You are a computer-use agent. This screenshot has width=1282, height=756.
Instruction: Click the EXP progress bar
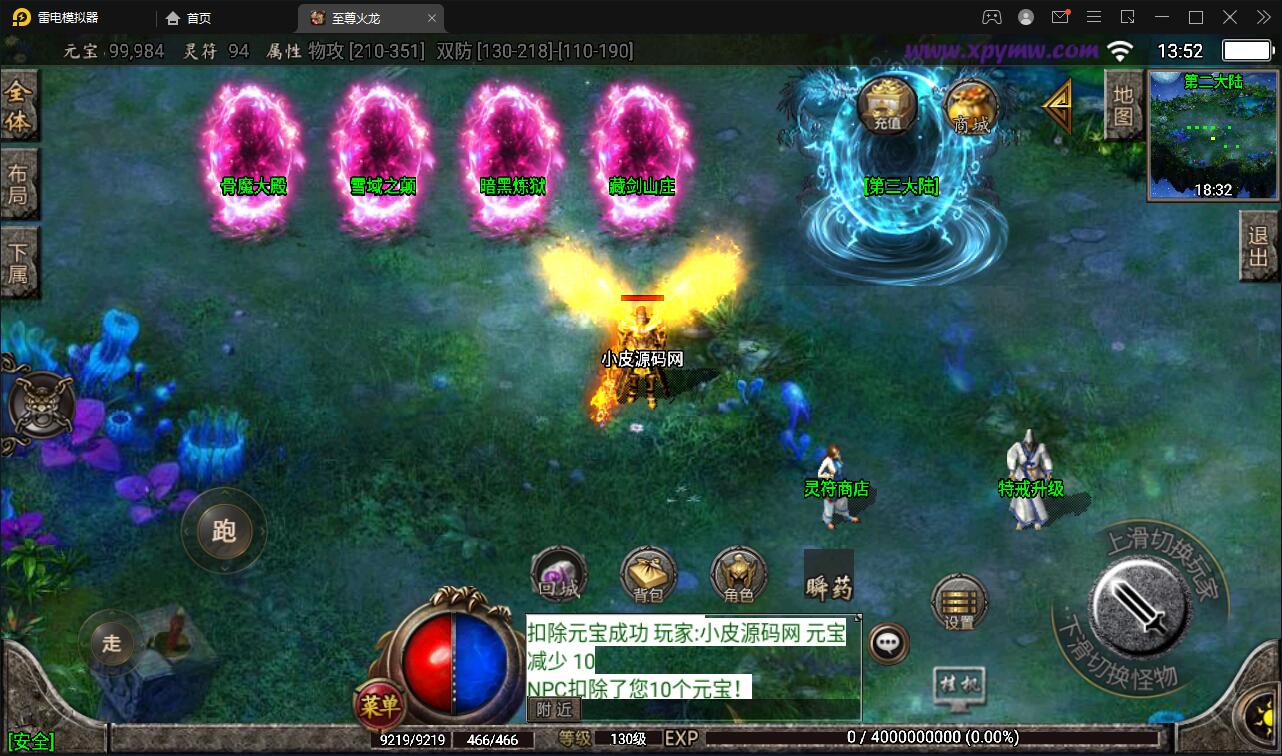click(900, 737)
